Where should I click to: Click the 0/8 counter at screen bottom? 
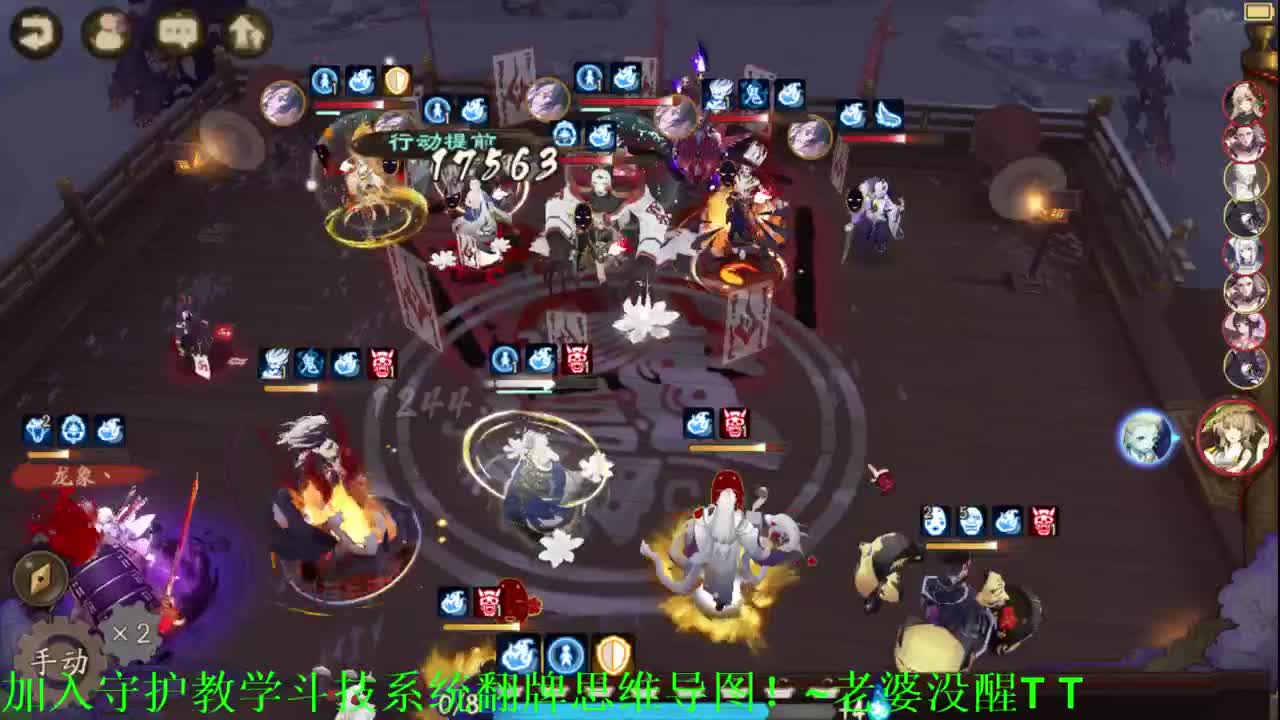456,702
